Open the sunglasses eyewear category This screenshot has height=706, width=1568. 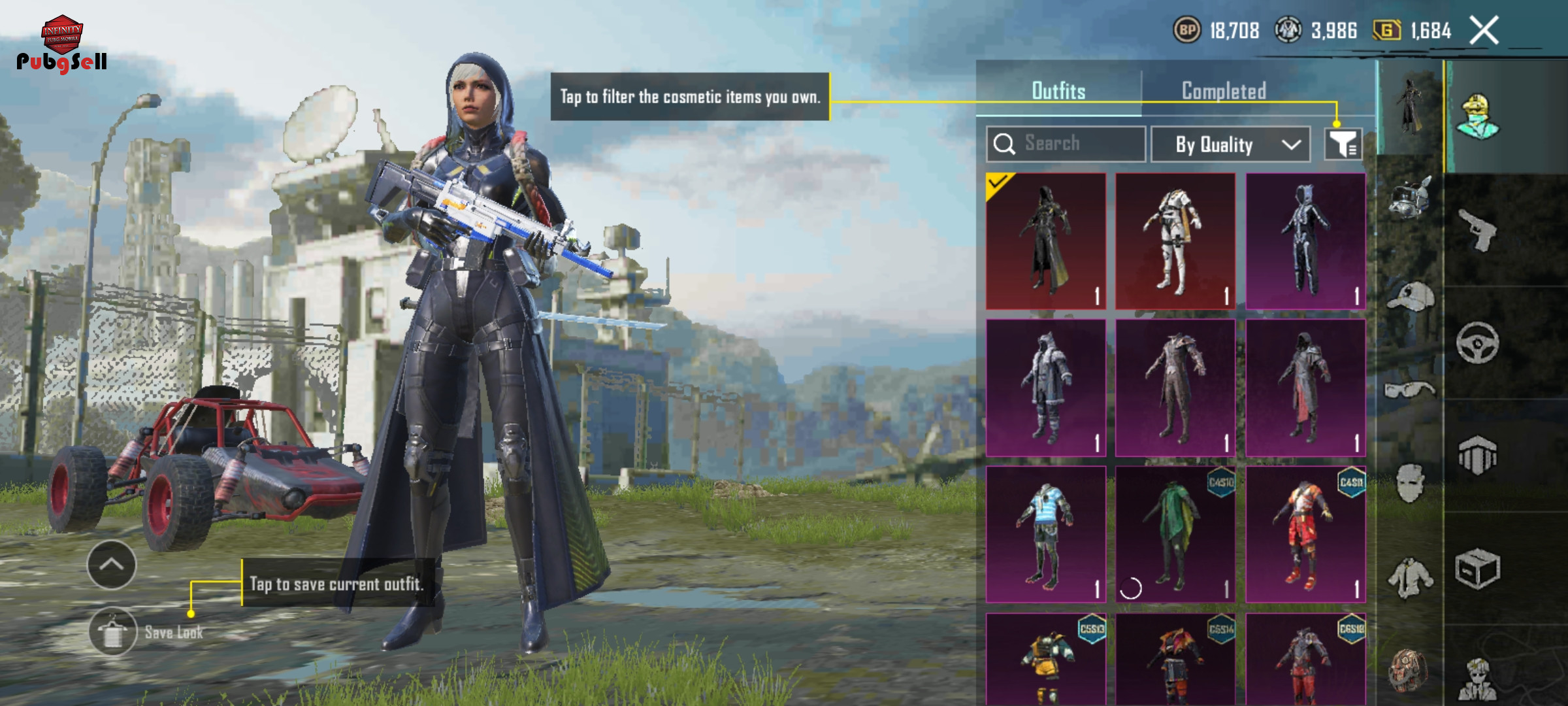click(1410, 390)
